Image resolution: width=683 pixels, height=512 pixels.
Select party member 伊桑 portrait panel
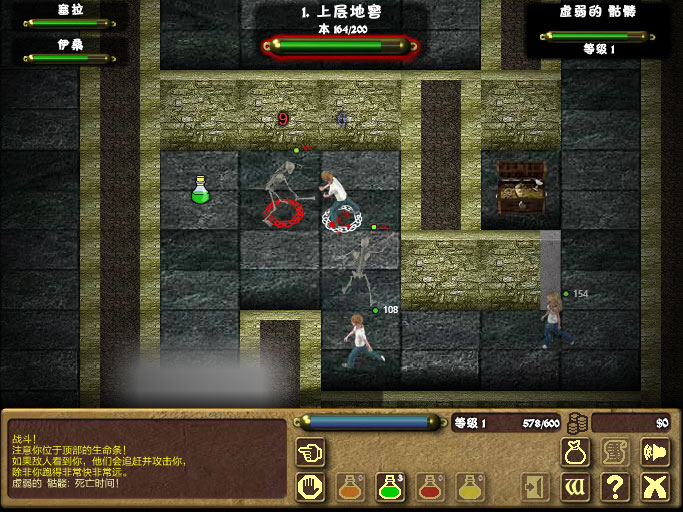(70, 50)
